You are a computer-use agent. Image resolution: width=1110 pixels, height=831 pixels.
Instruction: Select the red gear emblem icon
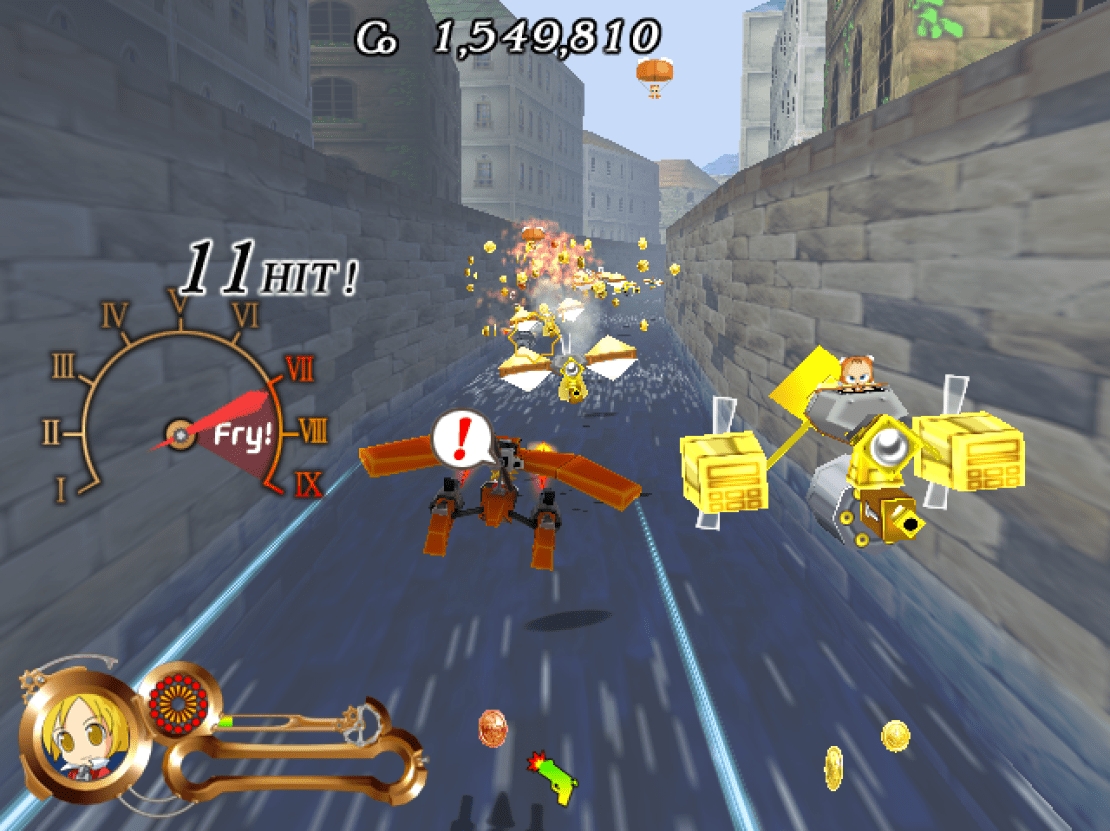click(x=180, y=704)
